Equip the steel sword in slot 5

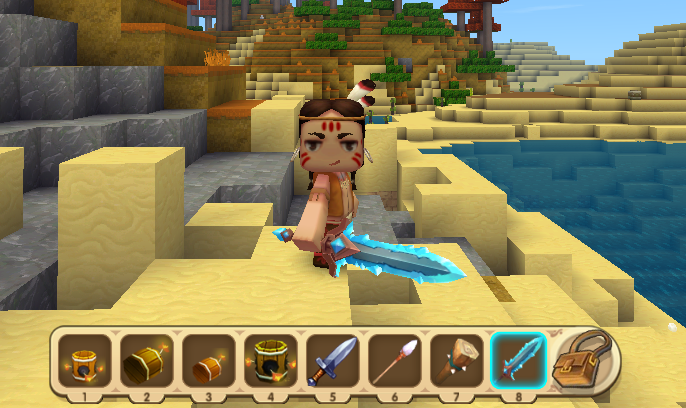pyautogui.click(x=333, y=361)
